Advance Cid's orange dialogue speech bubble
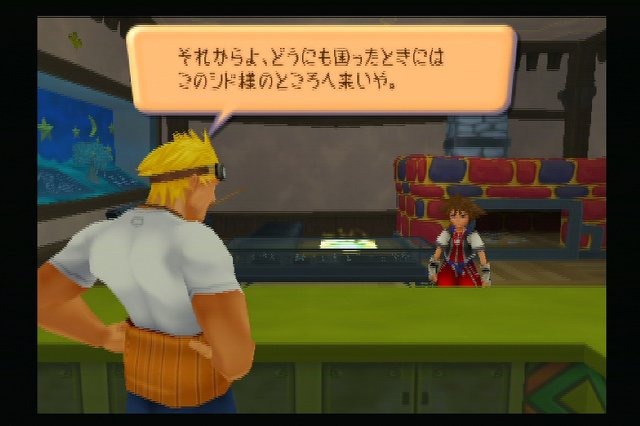The height and width of the screenshot is (426, 640). 320,68
